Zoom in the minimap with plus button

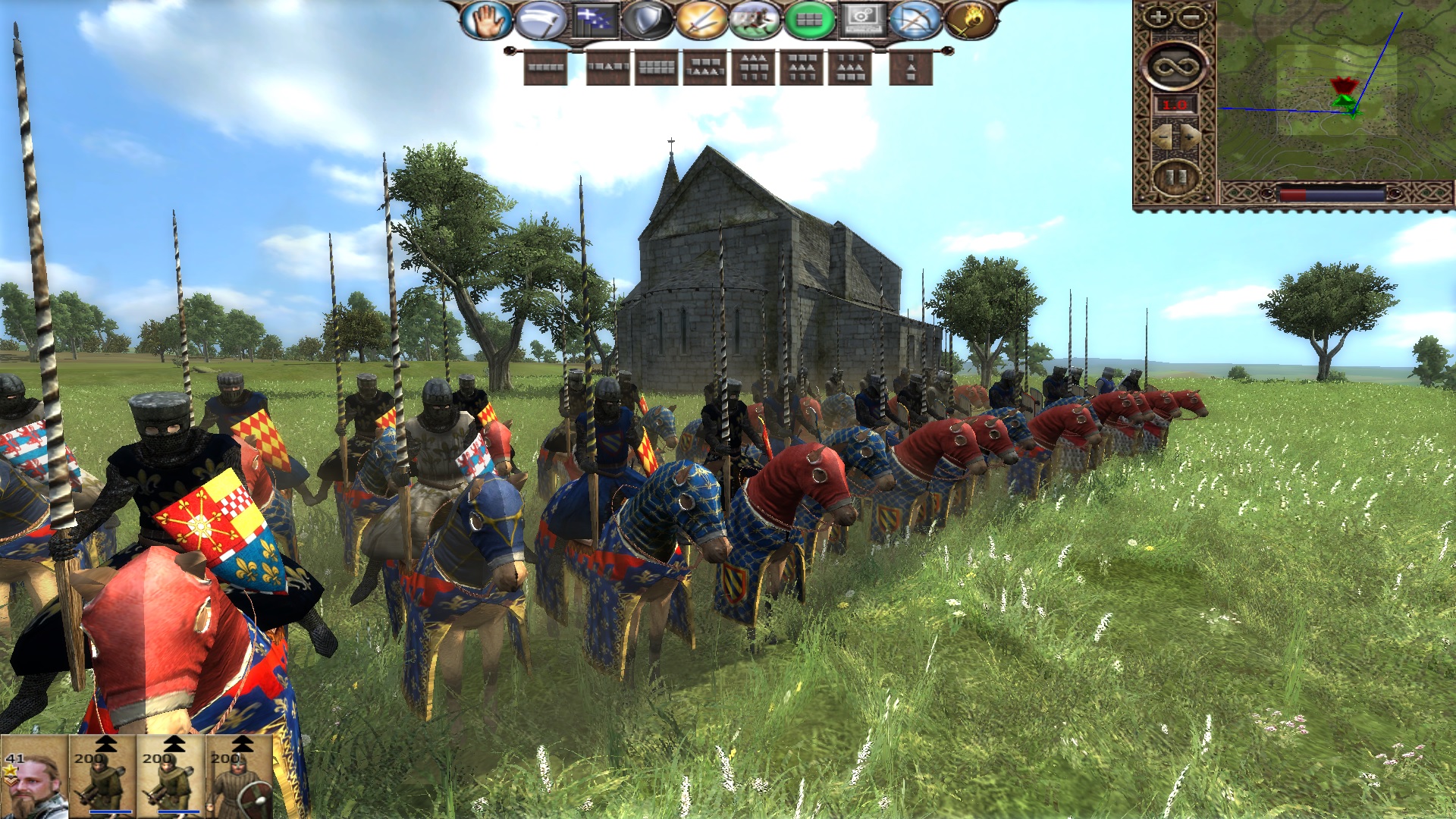(x=1157, y=17)
